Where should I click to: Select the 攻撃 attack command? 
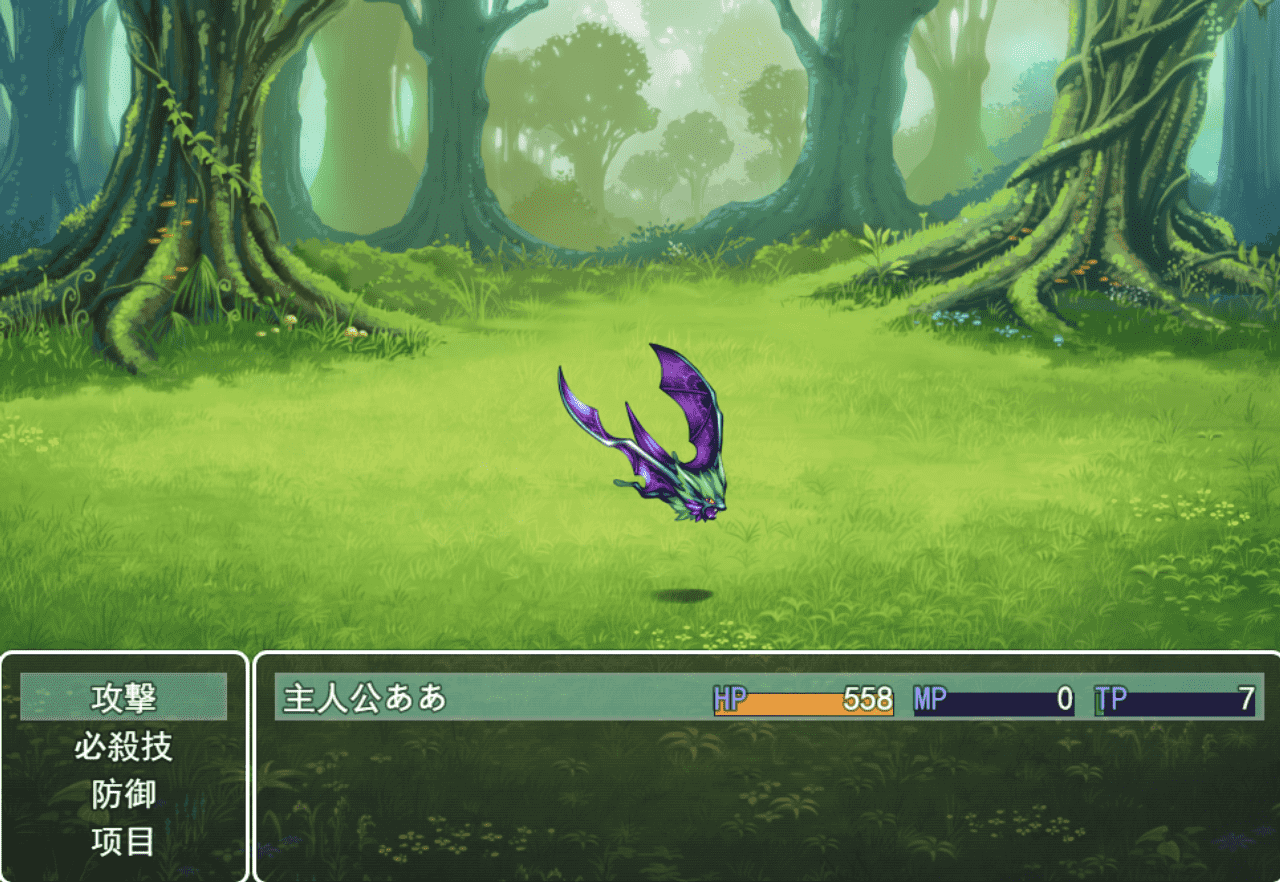[123, 697]
